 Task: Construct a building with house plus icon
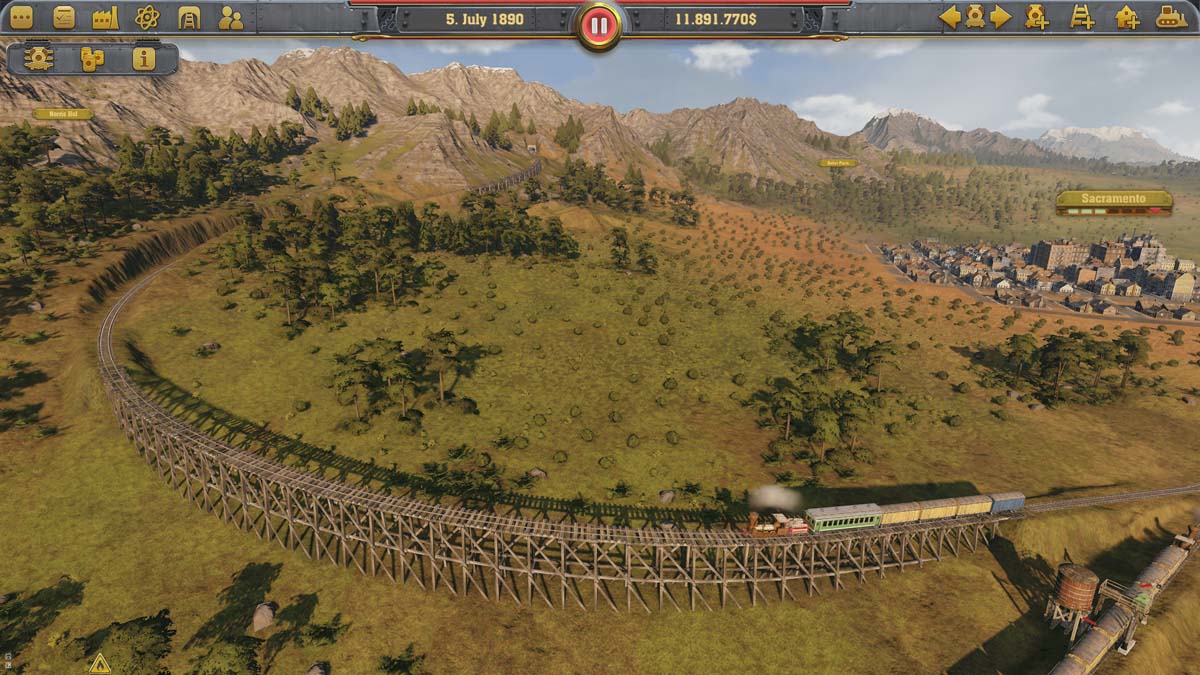pyautogui.click(x=1127, y=17)
